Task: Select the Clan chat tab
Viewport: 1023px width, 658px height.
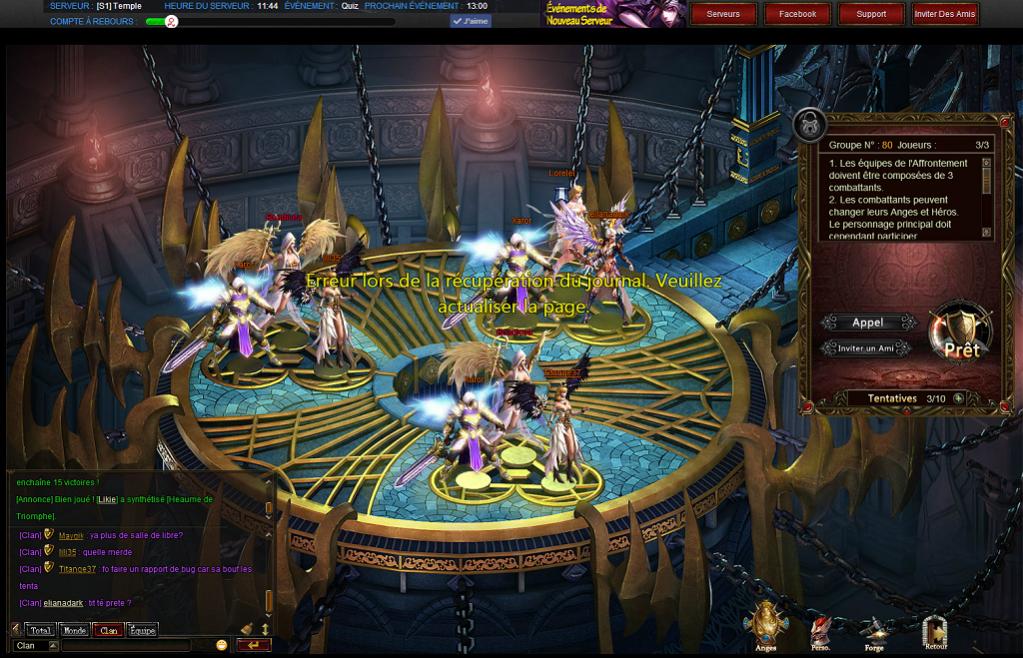Action: [108, 630]
